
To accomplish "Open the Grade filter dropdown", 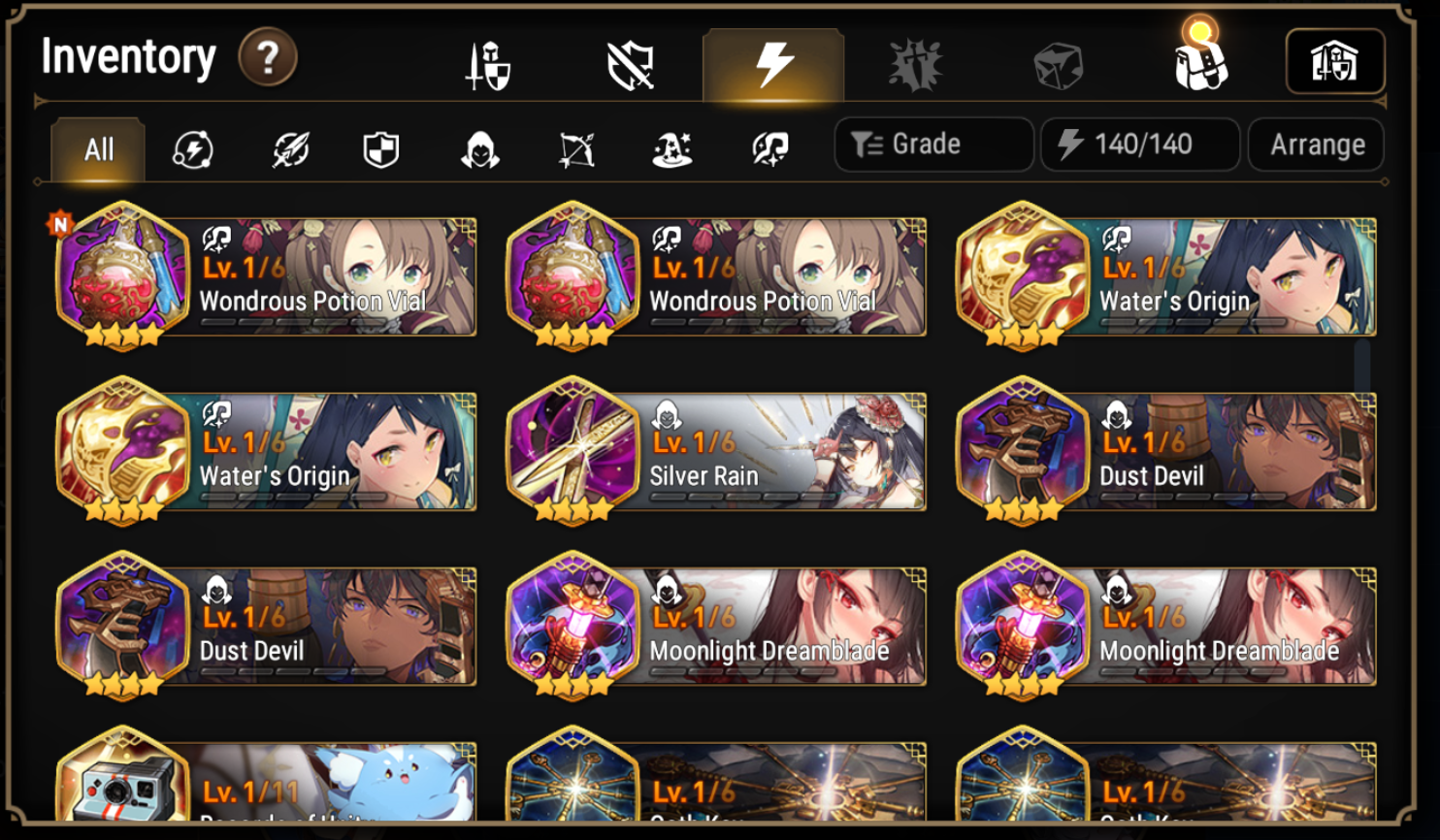I will [x=932, y=144].
